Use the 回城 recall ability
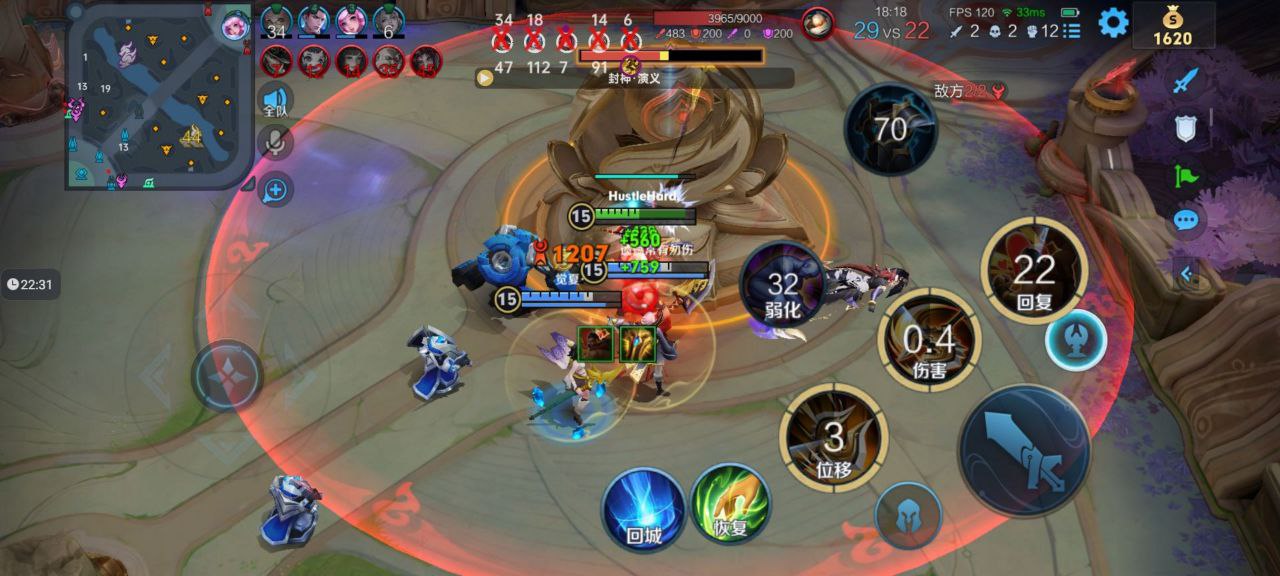Viewport: 1280px width, 576px height. (x=644, y=509)
